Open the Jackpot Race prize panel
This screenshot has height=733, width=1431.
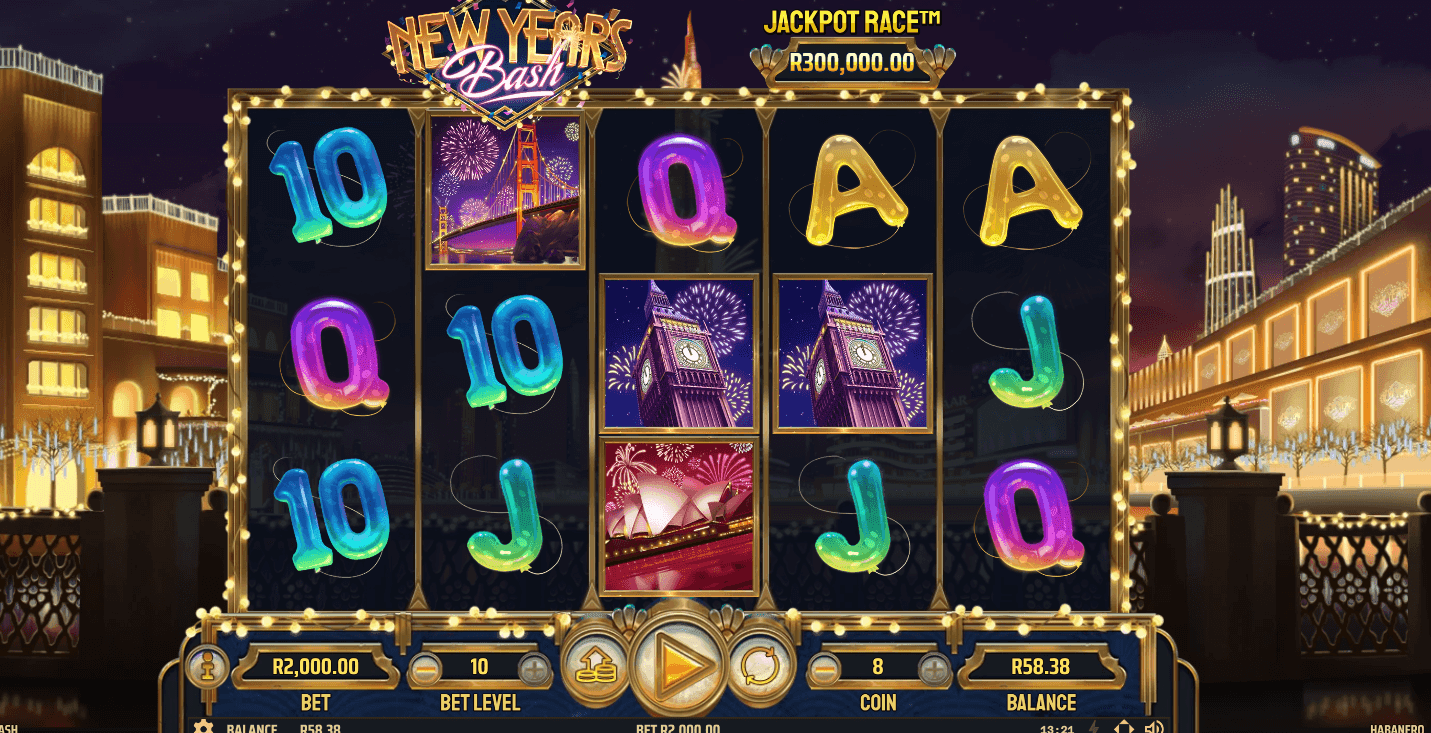(x=851, y=62)
